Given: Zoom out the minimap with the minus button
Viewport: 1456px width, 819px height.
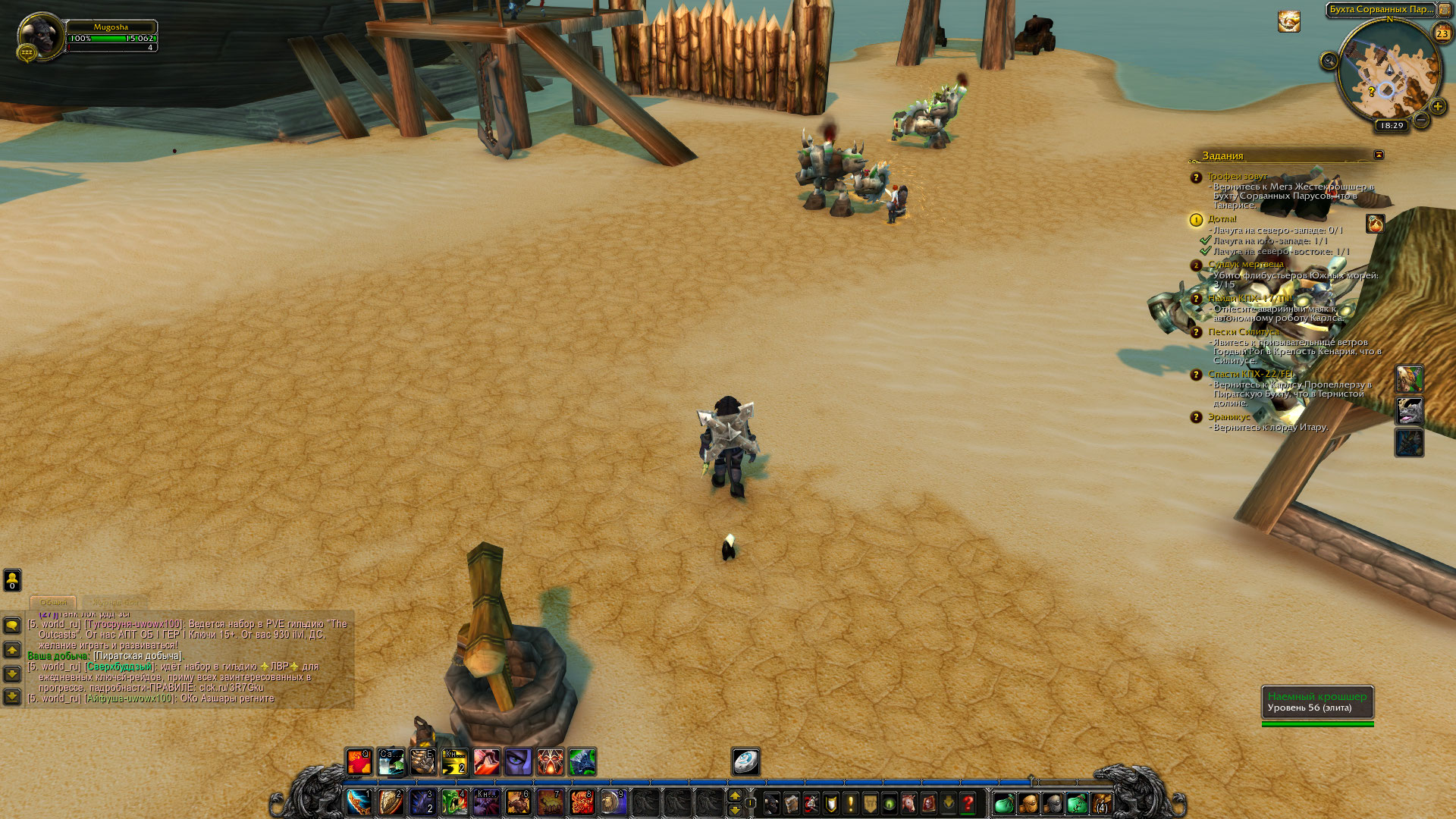Looking at the screenshot, I should (x=1422, y=120).
